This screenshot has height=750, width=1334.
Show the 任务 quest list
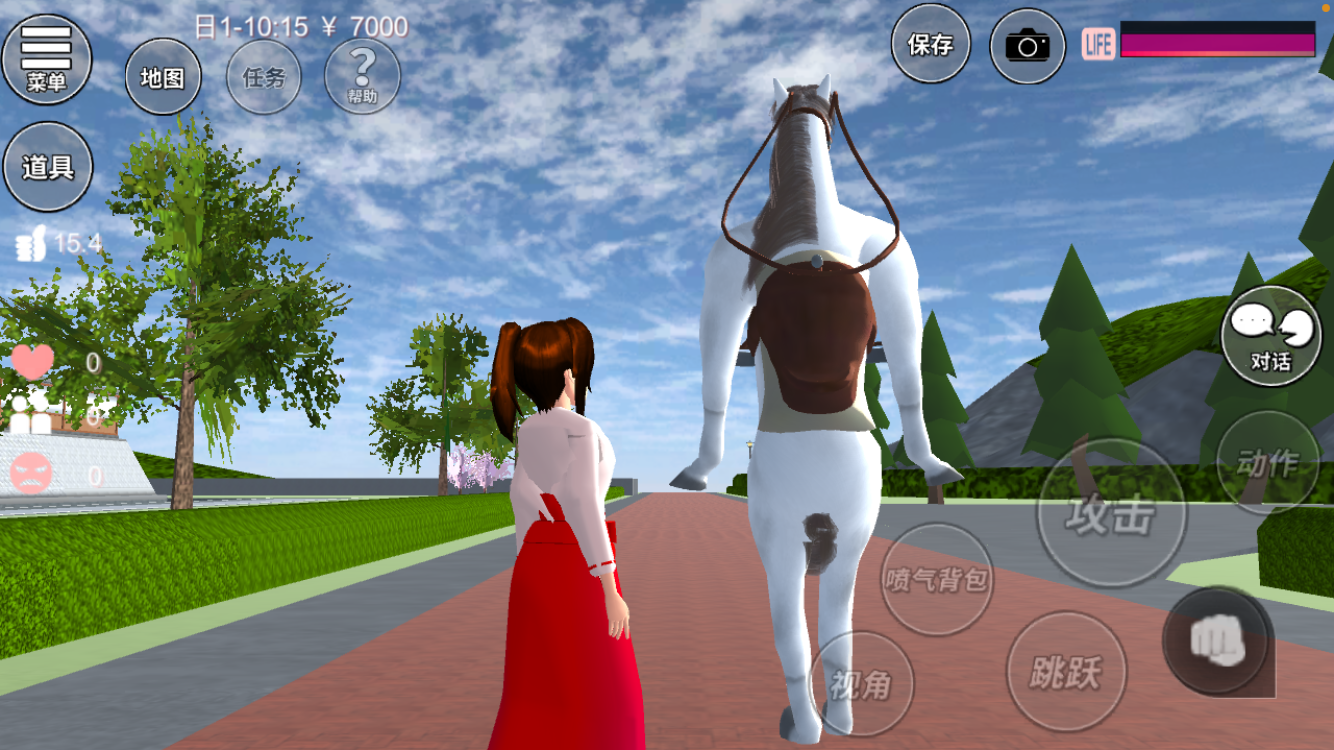263,77
